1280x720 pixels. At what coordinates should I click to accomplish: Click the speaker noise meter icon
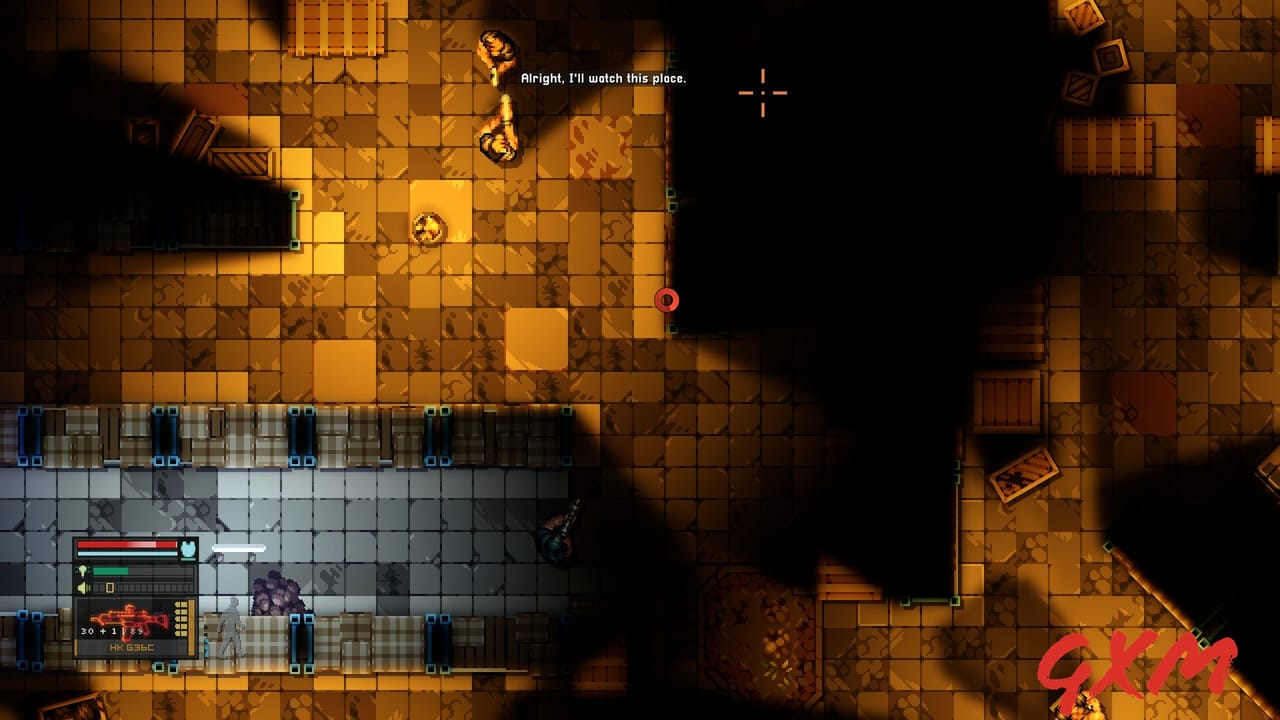(82, 587)
